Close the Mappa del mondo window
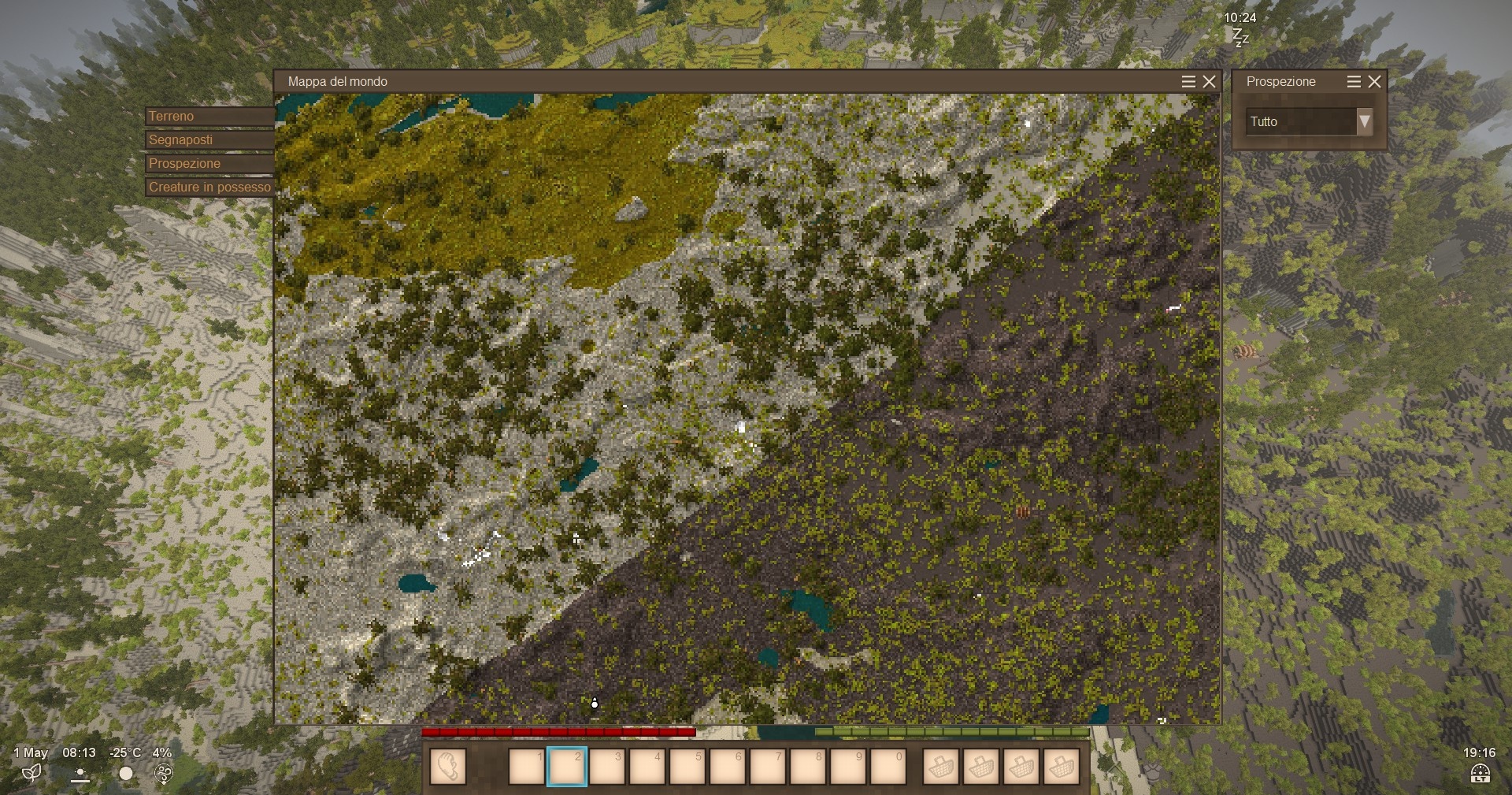Image resolution: width=1512 pixels, height=795 pixels. (x=1210, y=82)
